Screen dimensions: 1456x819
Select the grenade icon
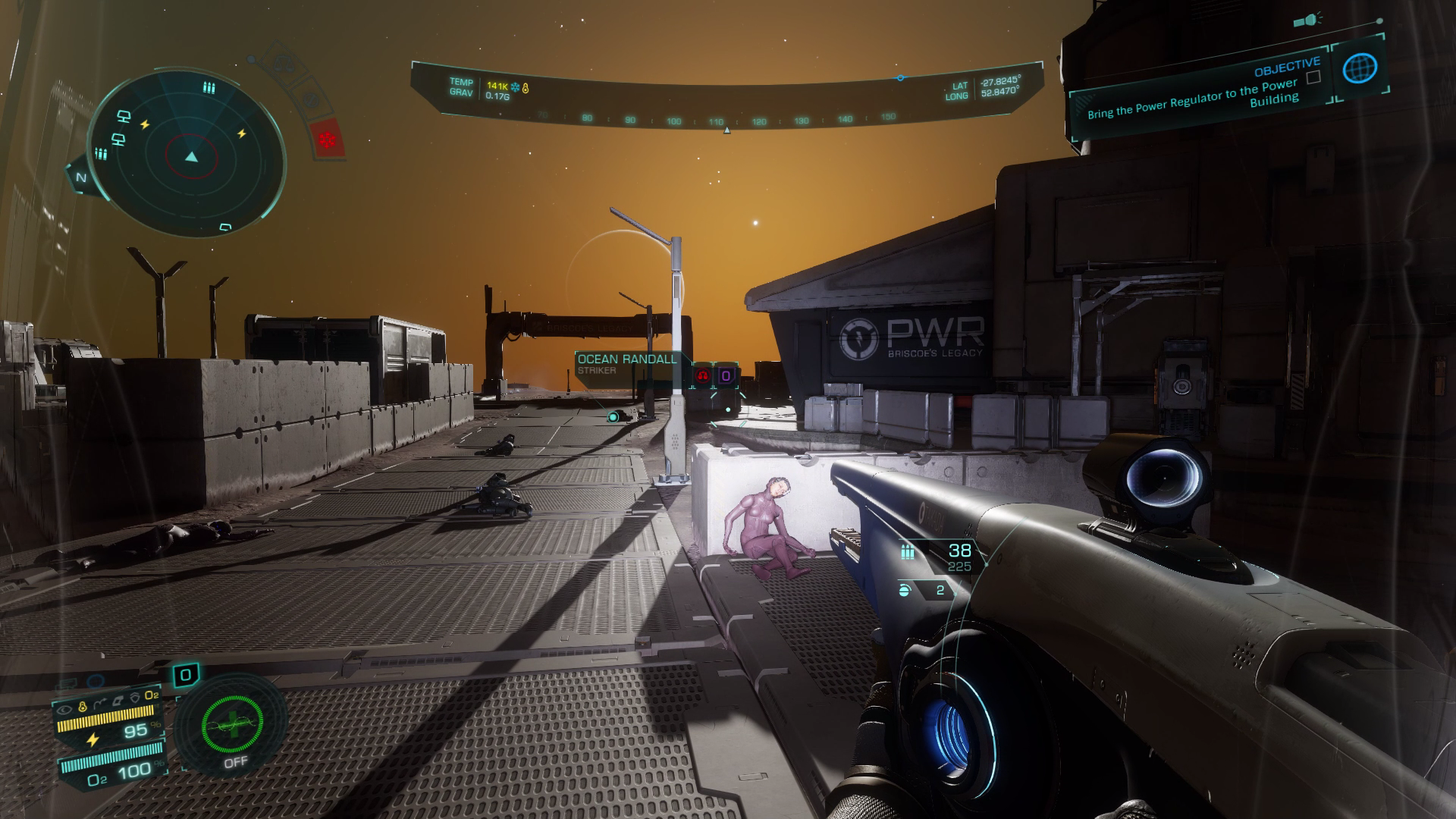point(904,590)
